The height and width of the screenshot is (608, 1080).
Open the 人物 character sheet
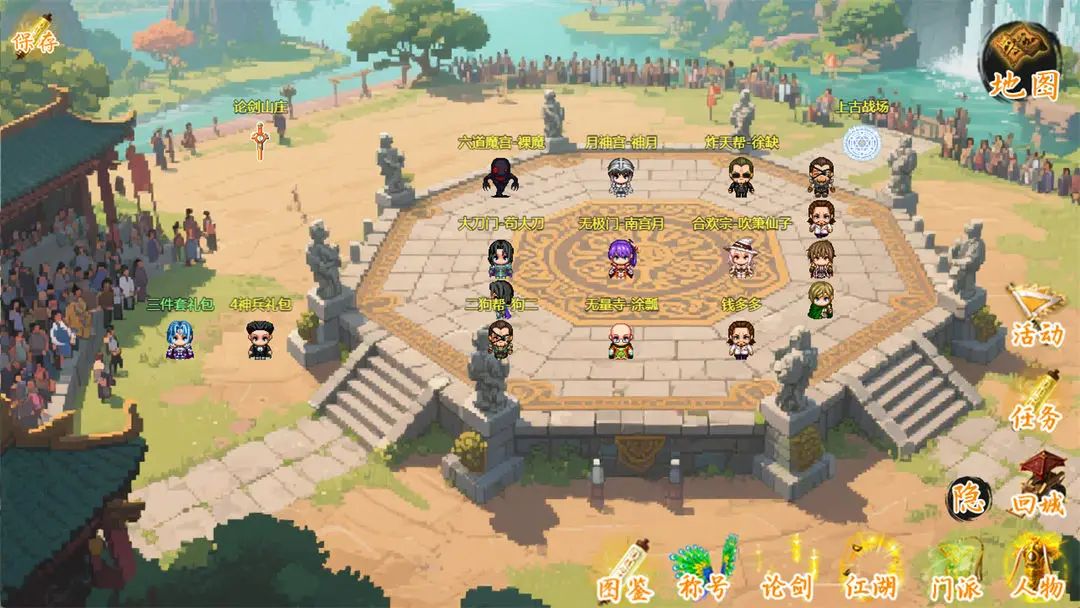1036,570
